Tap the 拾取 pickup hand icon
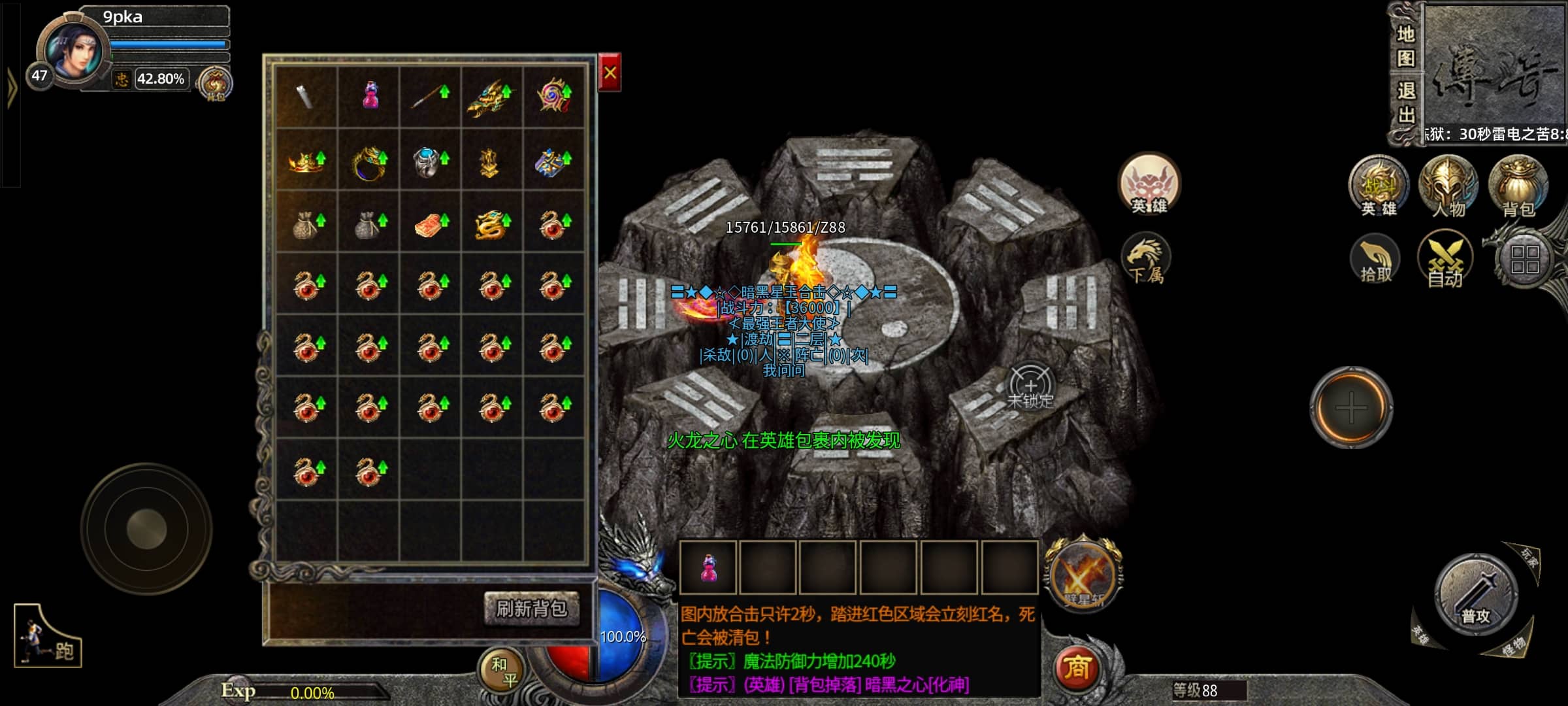 (1375, 260)
